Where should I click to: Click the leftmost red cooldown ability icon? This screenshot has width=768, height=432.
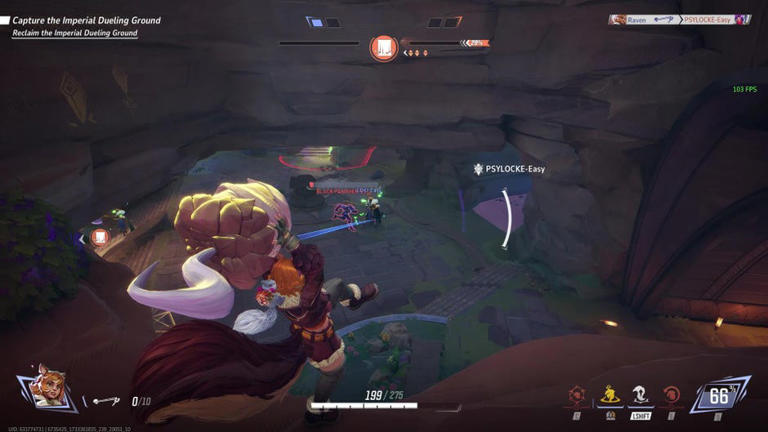577,395
